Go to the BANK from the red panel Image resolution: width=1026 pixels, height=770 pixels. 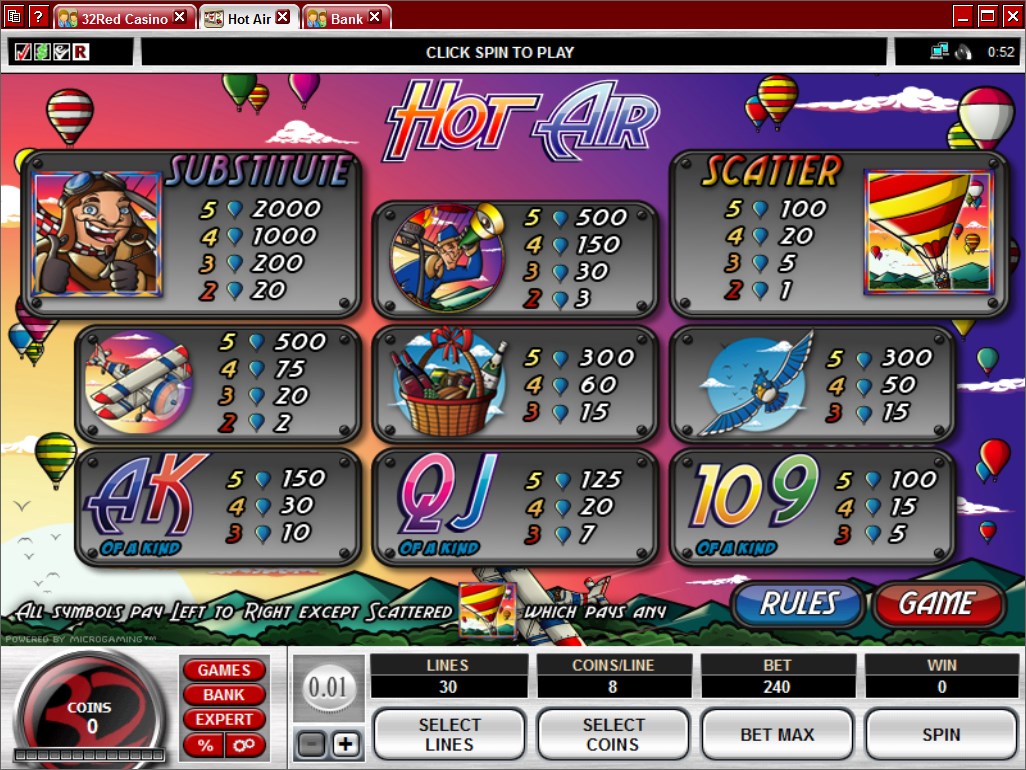click(223, 694)
